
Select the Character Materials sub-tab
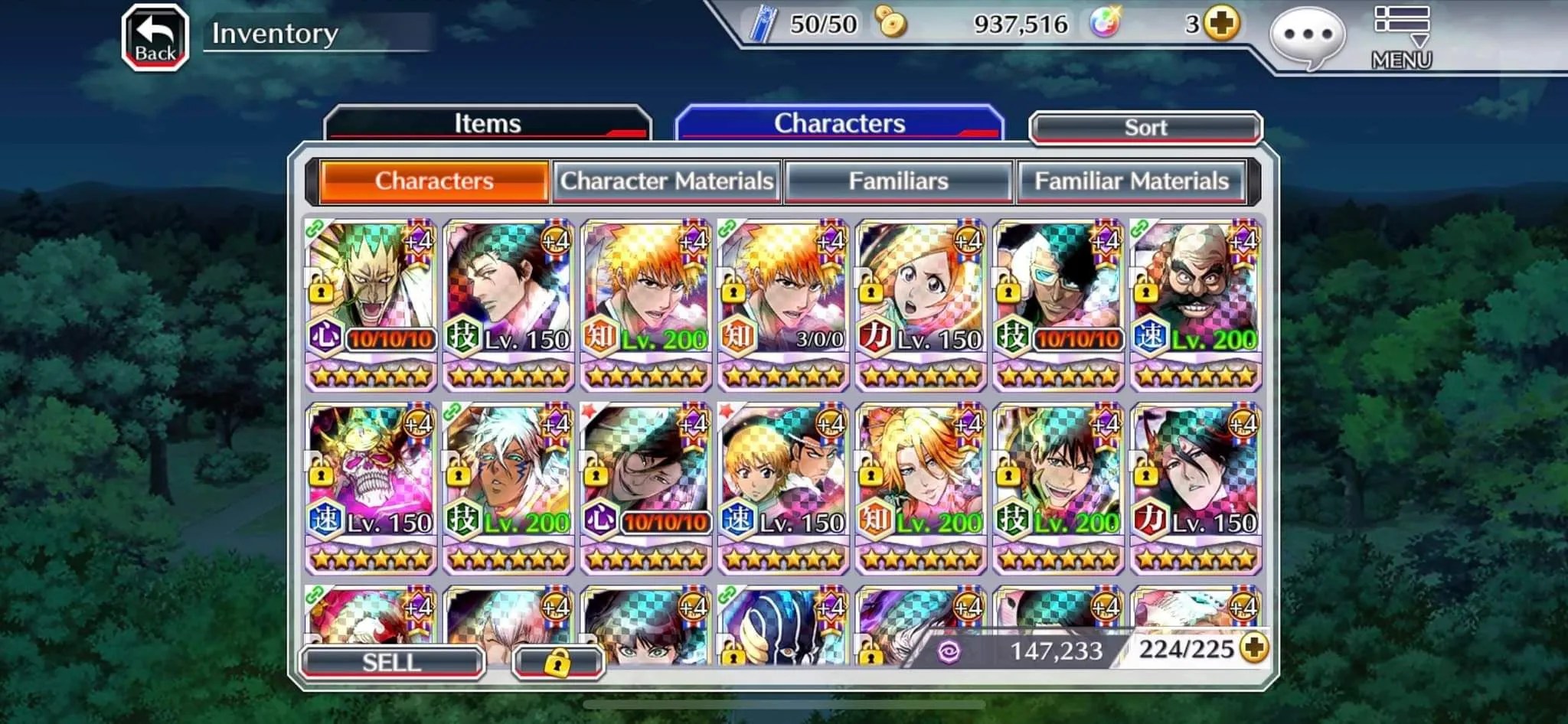pyautogui.click(x=667, y=181)
